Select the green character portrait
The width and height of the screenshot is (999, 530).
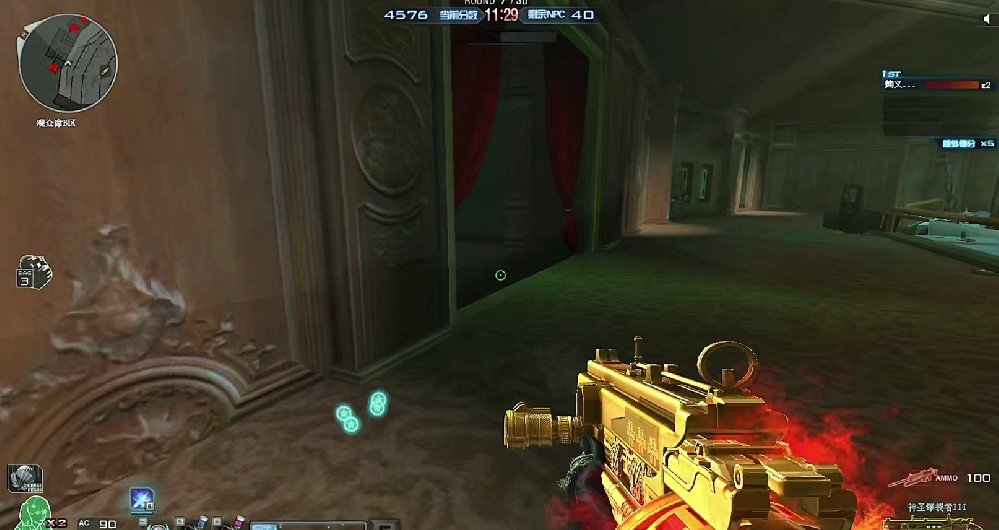pyautogui.click(x=35, y=513)
